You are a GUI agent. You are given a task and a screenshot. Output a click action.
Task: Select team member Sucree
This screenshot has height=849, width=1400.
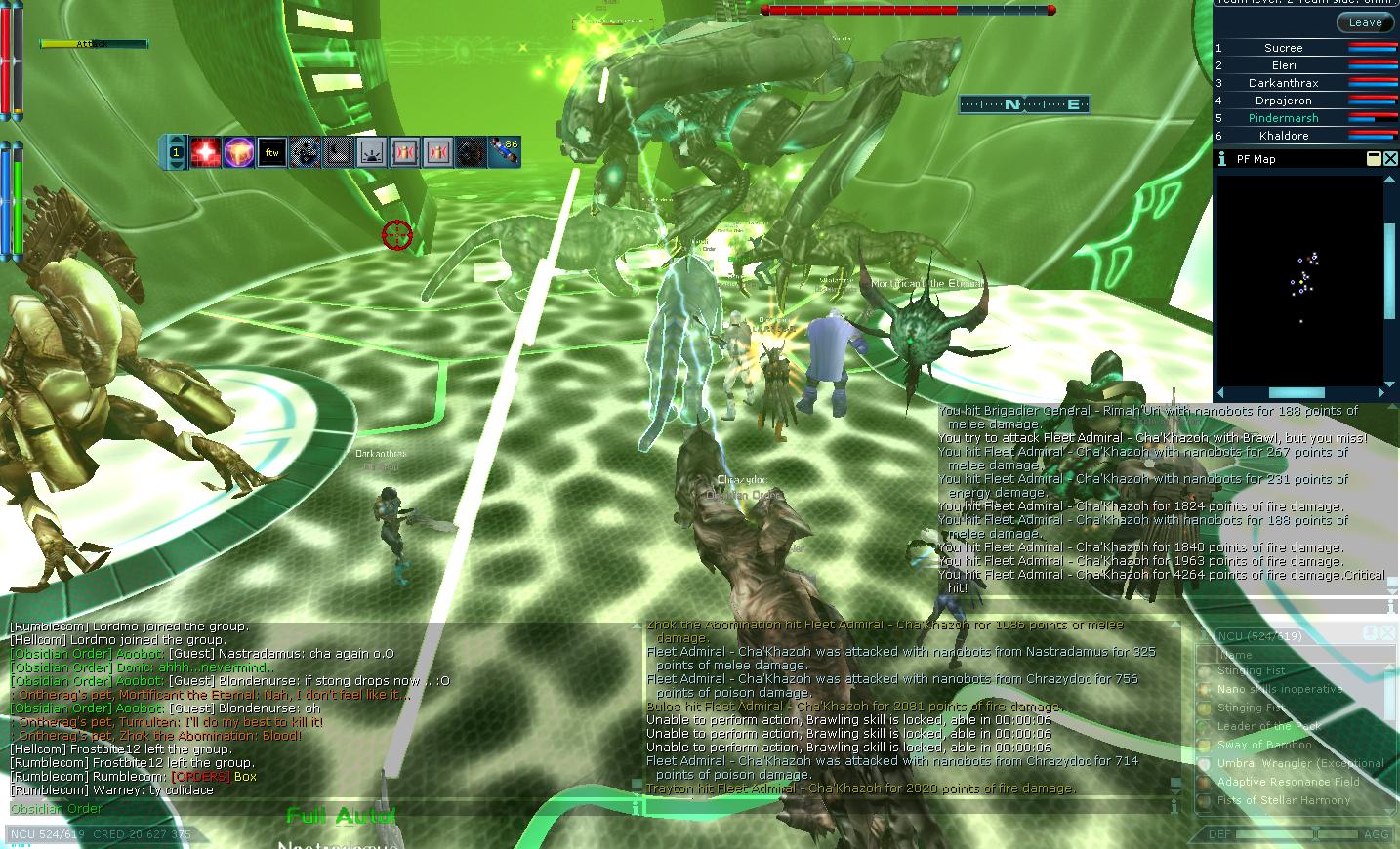[x=1283, y=48]
